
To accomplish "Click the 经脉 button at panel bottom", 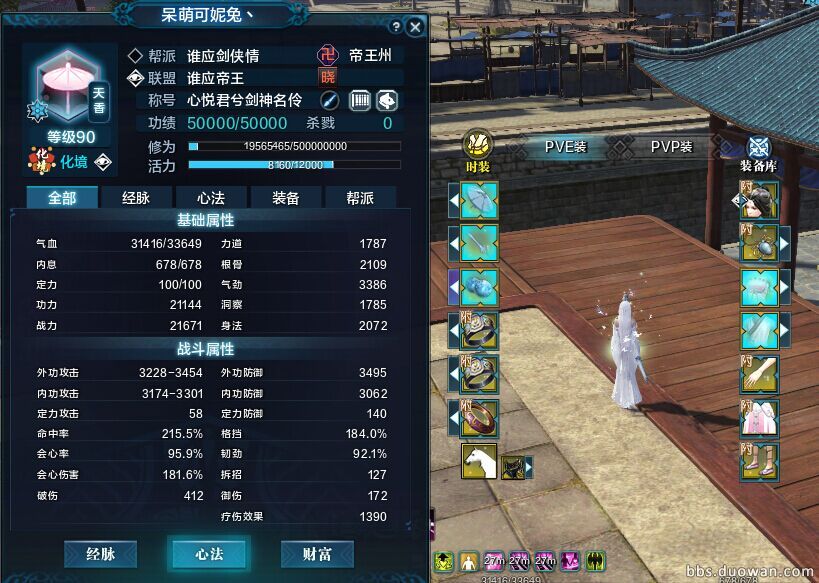I will (x=100, y=553).
